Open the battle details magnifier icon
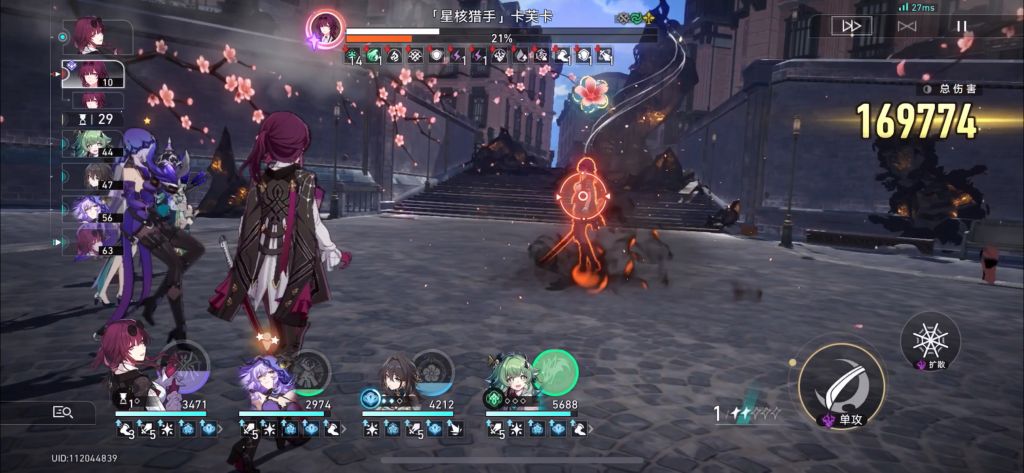This screenshot has height=473, width=1024. [x=62, y=412]
